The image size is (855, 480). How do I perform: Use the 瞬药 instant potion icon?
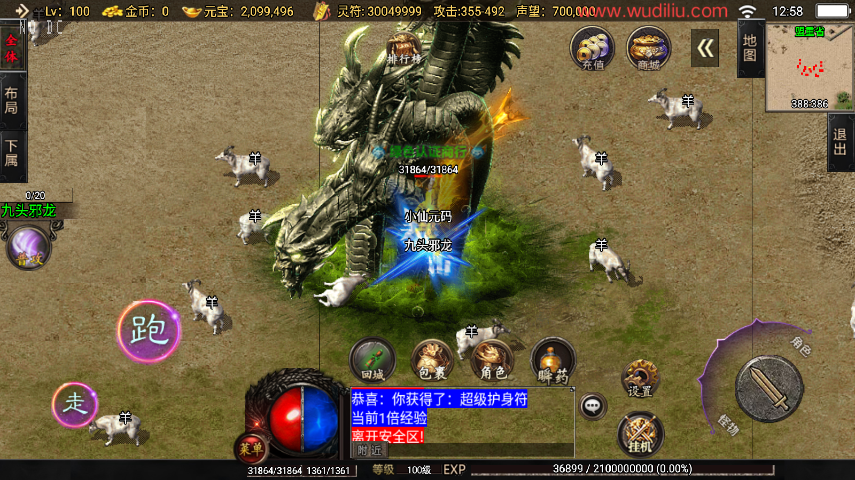click(x=552, y=360)
